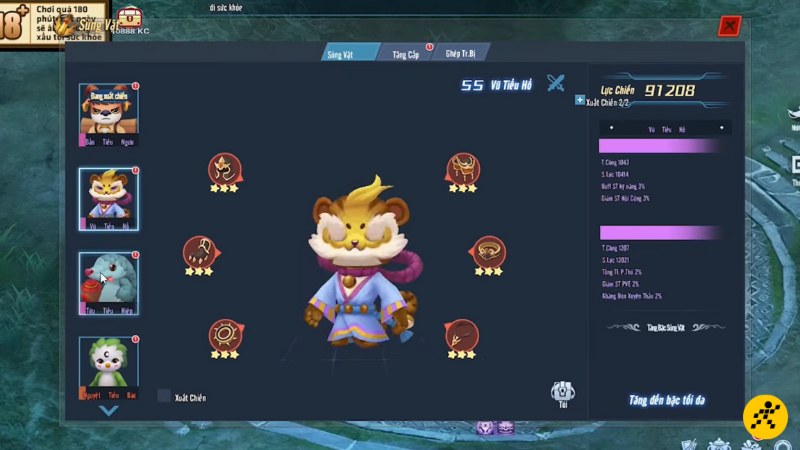Screen dimensions: 800x450
Task: Pick the green-haired Nguyệt Tiểu Bạc pet
Action: point(108,363)
